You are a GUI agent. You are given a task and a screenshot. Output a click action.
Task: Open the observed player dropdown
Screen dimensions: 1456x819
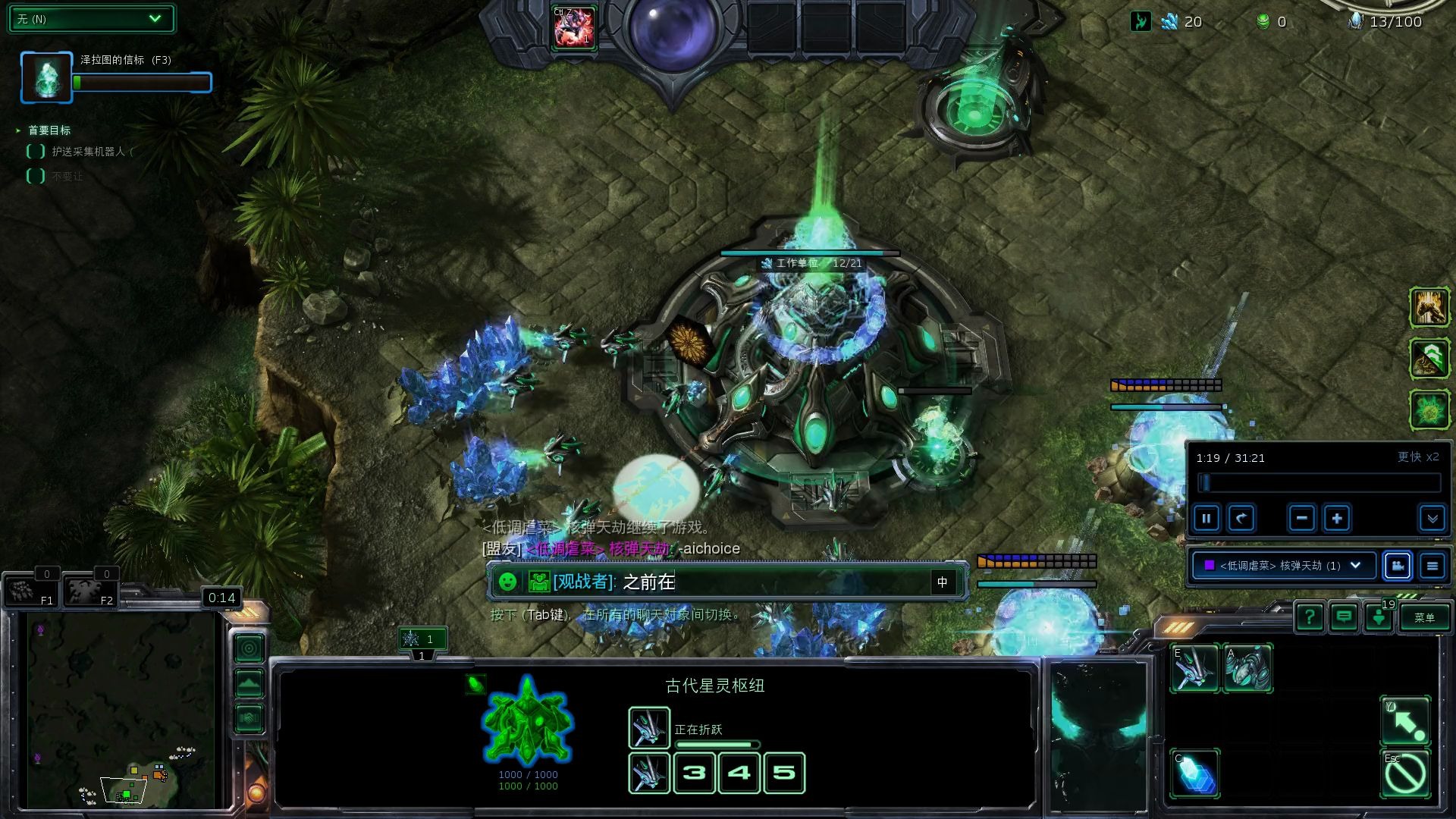(x=1283, y=566)
